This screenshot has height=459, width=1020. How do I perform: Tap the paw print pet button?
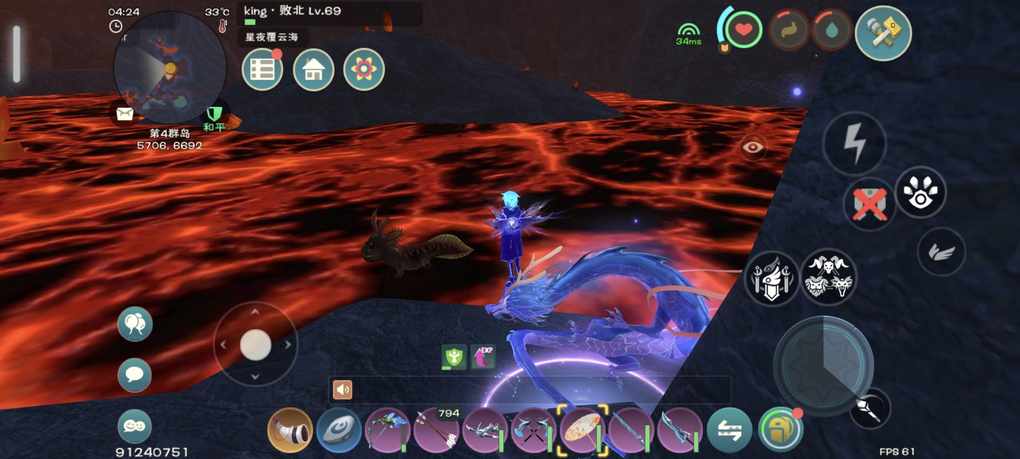(x=920, y=194)
